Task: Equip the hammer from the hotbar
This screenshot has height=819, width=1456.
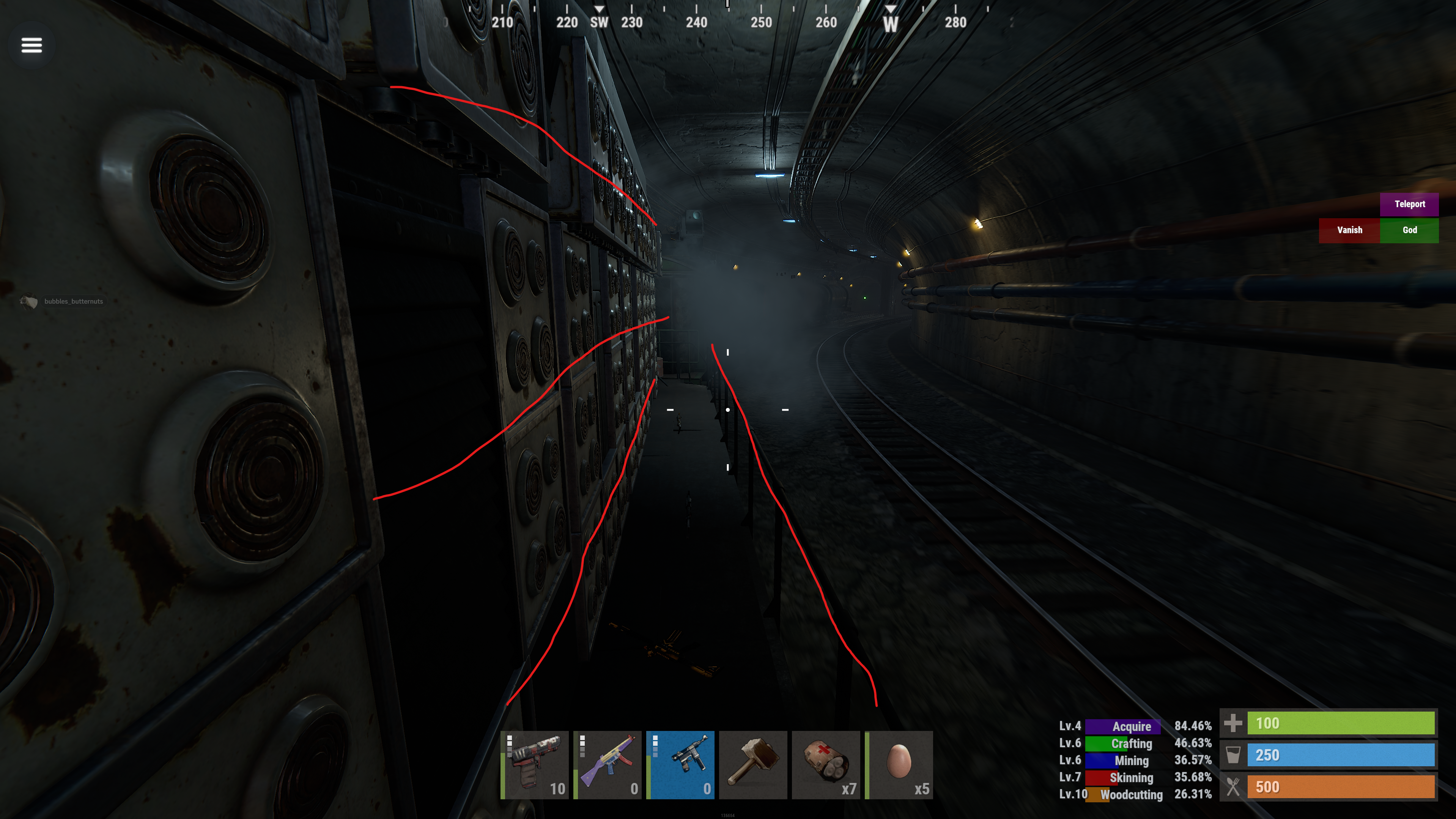Action: [753, 765]
